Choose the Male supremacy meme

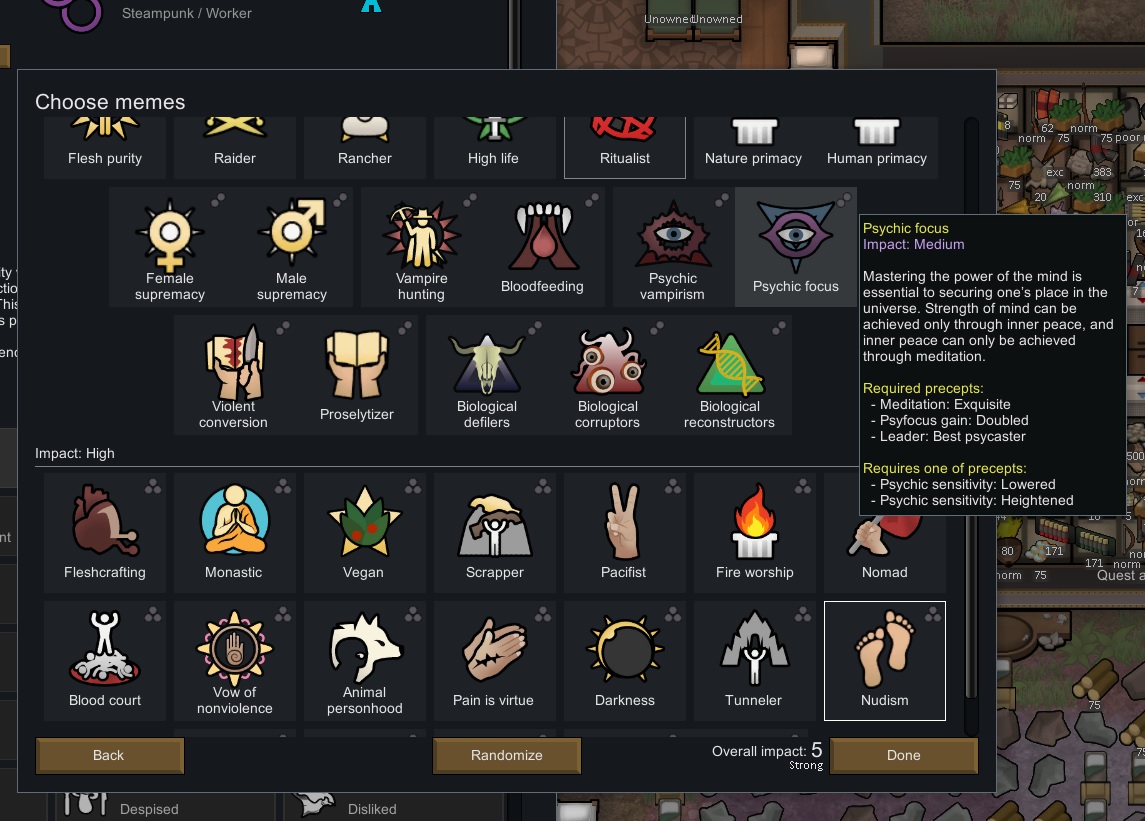click(x=292, y=247)
